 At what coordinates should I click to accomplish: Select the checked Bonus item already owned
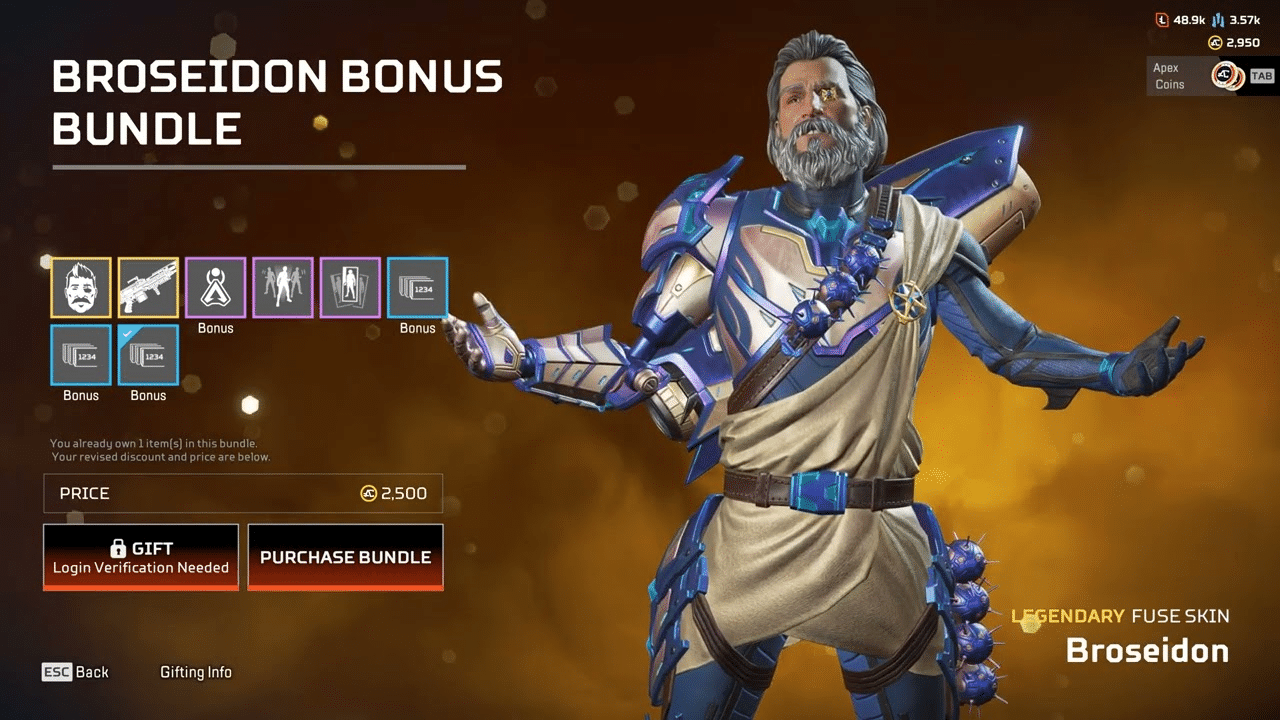(x=149, y=355)
